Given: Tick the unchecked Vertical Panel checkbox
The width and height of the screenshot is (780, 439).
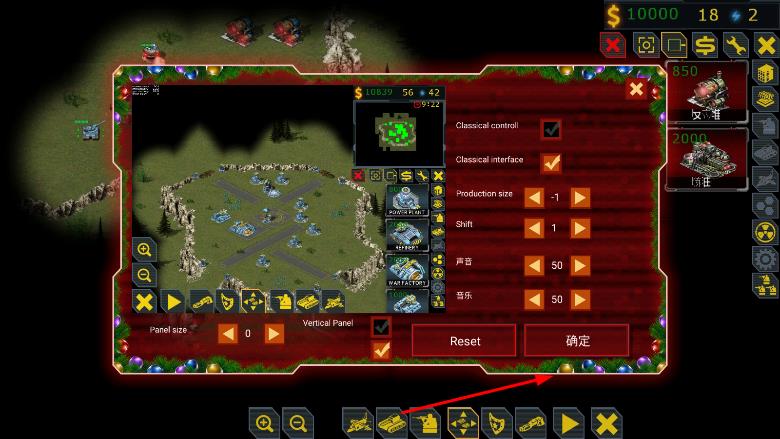Looking at the screenshot, I should pyautogui.click(x=380, y=327).
